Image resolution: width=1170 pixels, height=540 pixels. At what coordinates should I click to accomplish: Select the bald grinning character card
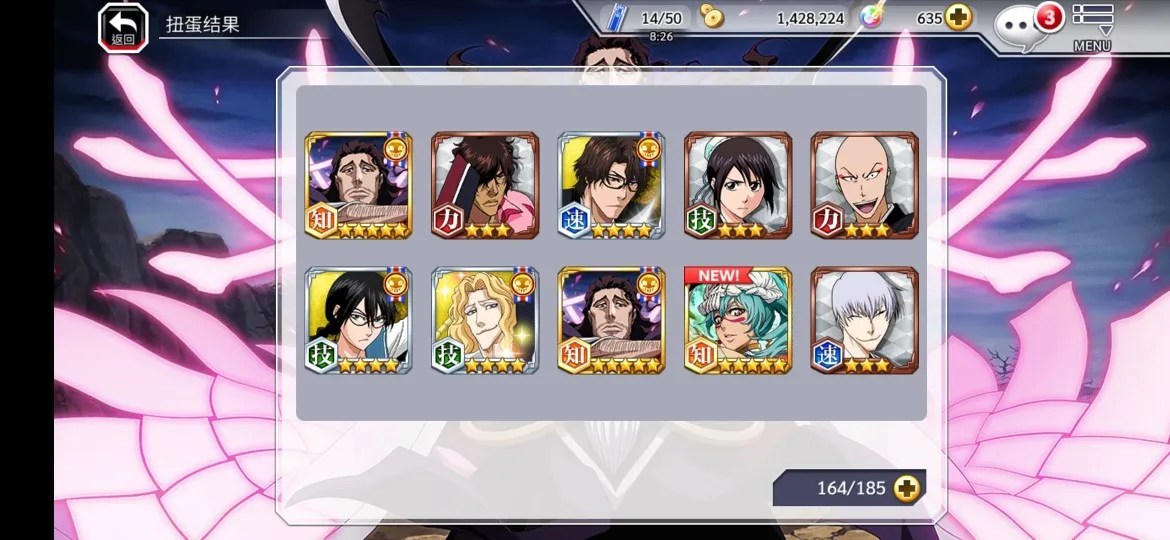pos(864,185)
